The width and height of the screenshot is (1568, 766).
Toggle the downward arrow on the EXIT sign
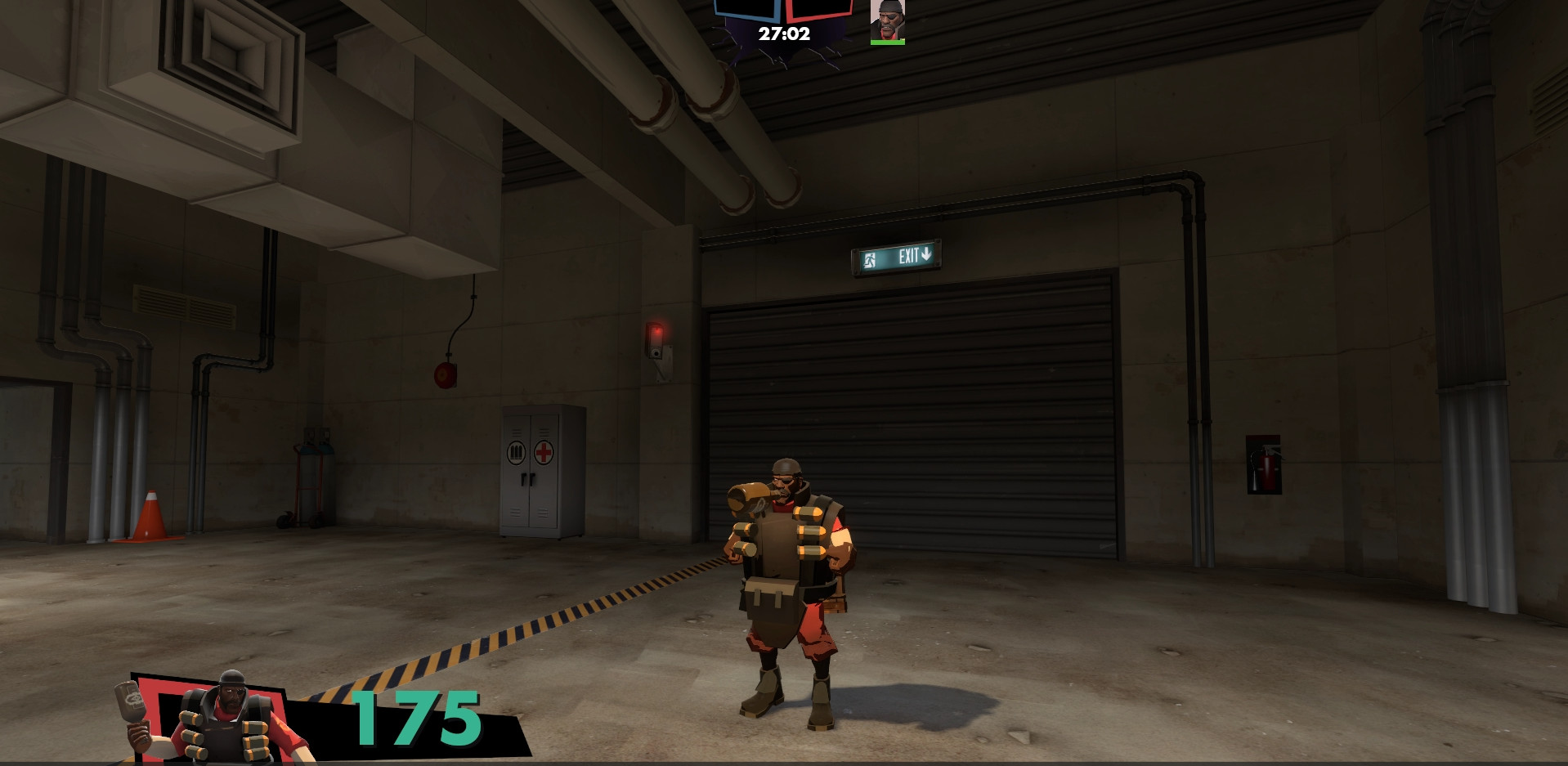click(927, 256)
